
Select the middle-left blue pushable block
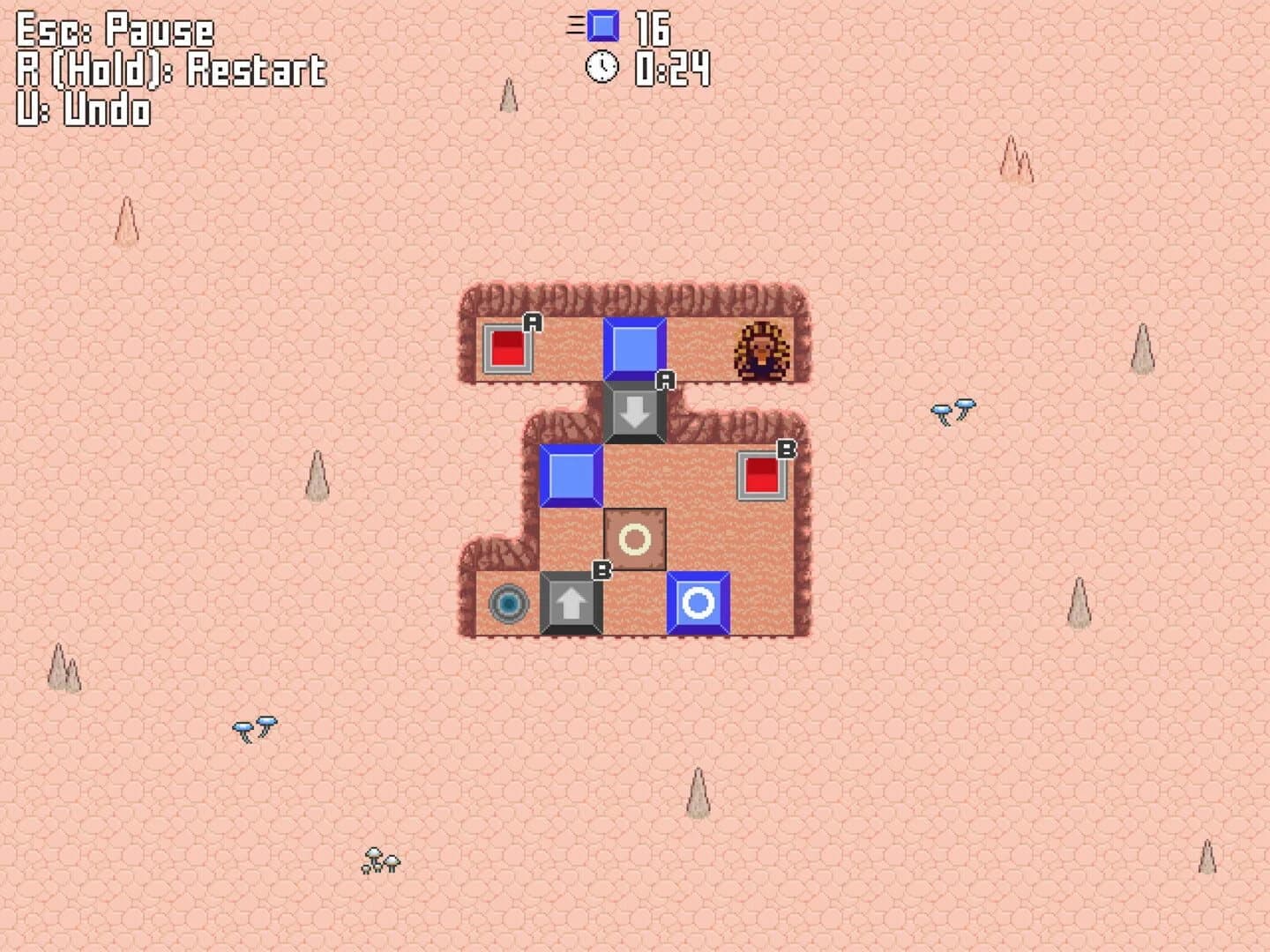tap(571, 476)
